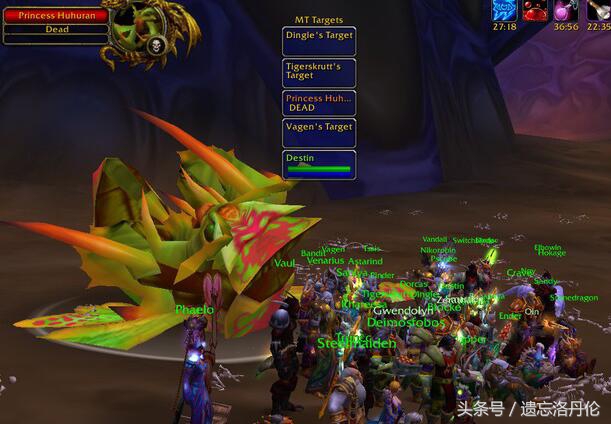Target Destin in the MT Targets list
Viewport: 611px width, 424px height.
click(319, 164)
